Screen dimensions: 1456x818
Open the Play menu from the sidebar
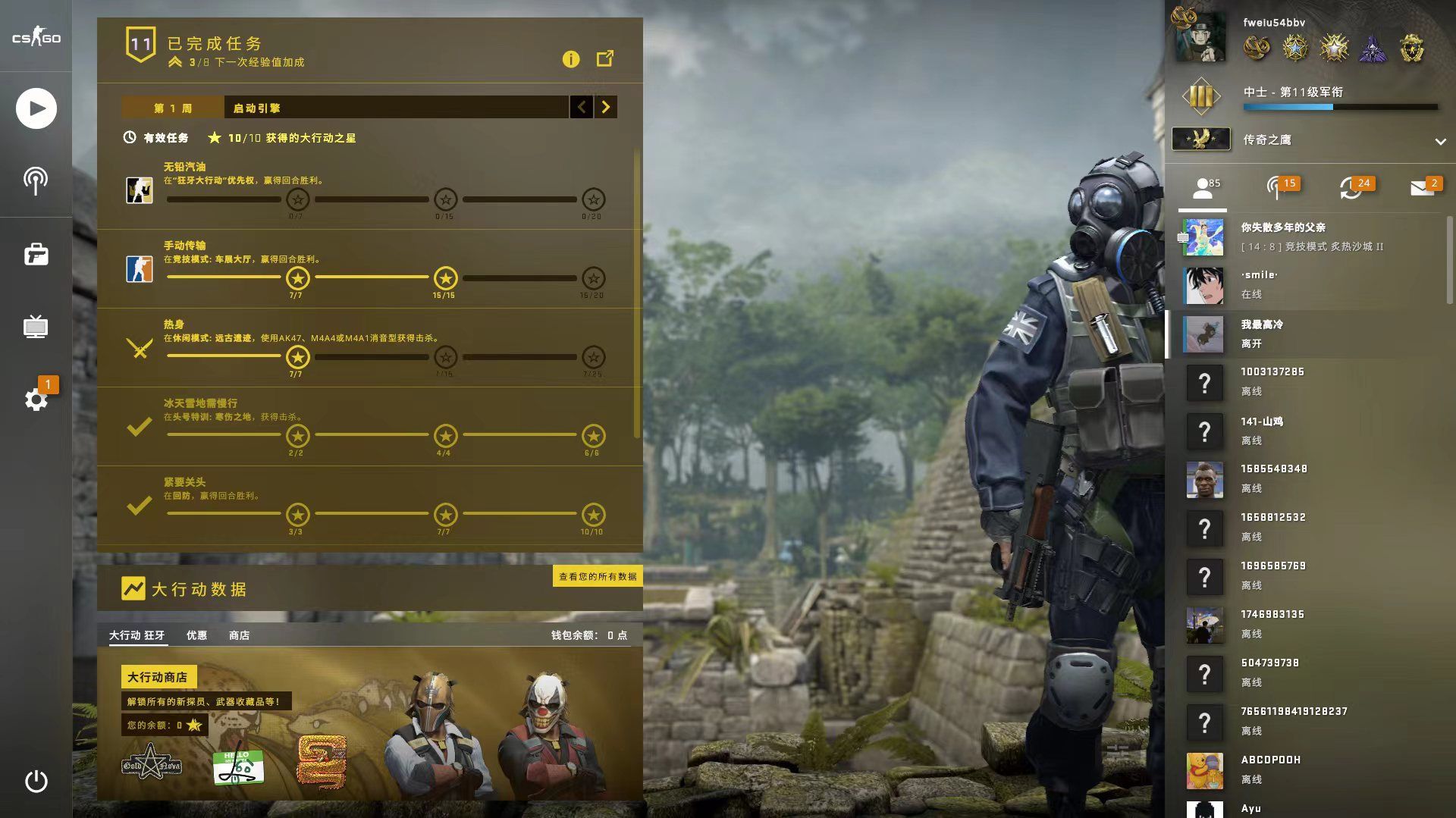[x=36, y=108]
